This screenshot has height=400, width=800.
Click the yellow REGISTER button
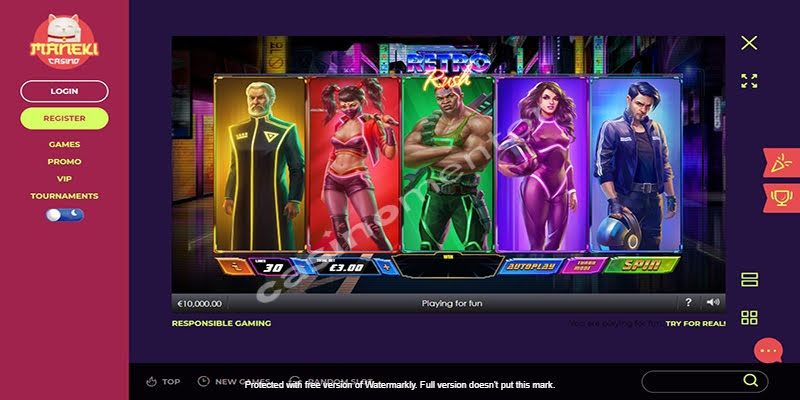[64, 118]
